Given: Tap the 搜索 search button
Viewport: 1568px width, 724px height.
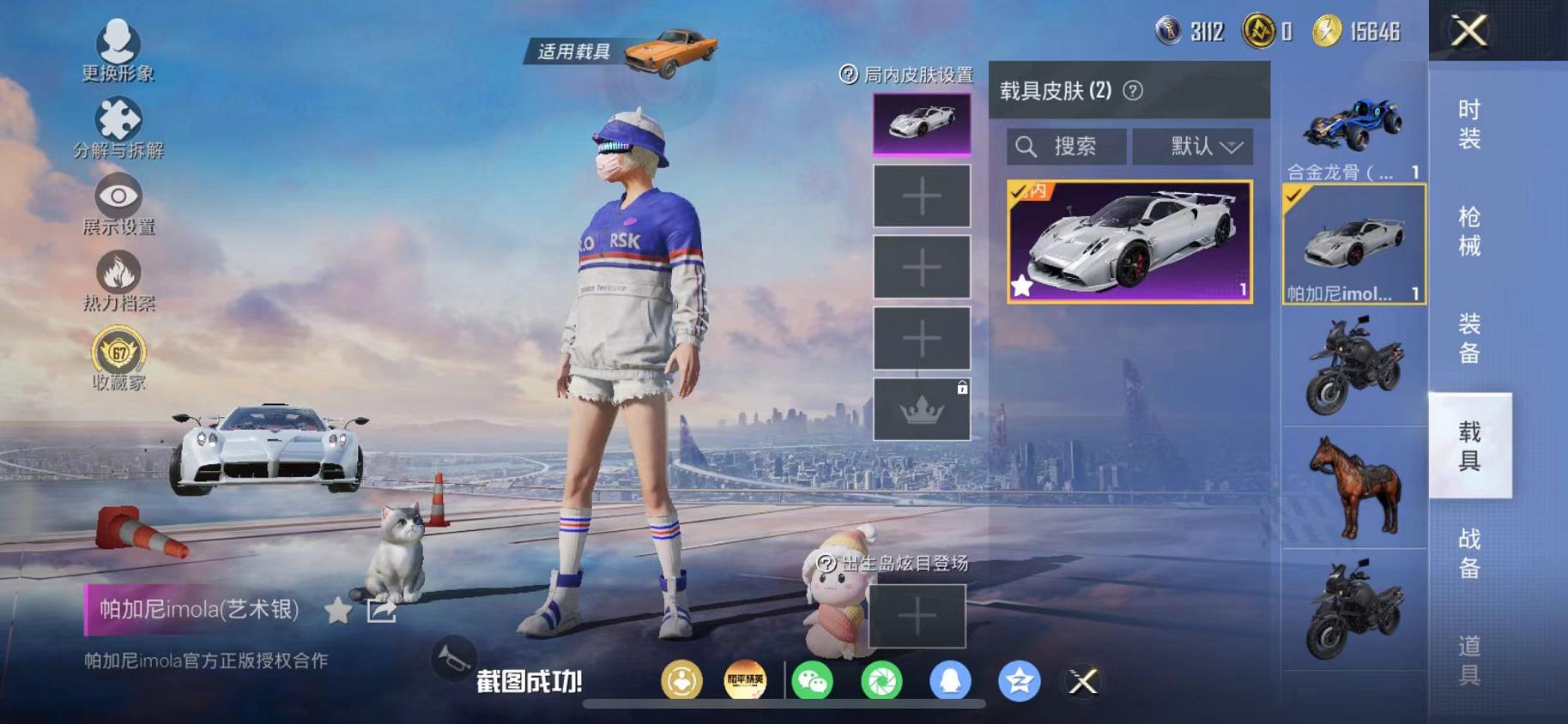Looking at the screenshot, I should pyautogui.click(x=1065, y=146).
